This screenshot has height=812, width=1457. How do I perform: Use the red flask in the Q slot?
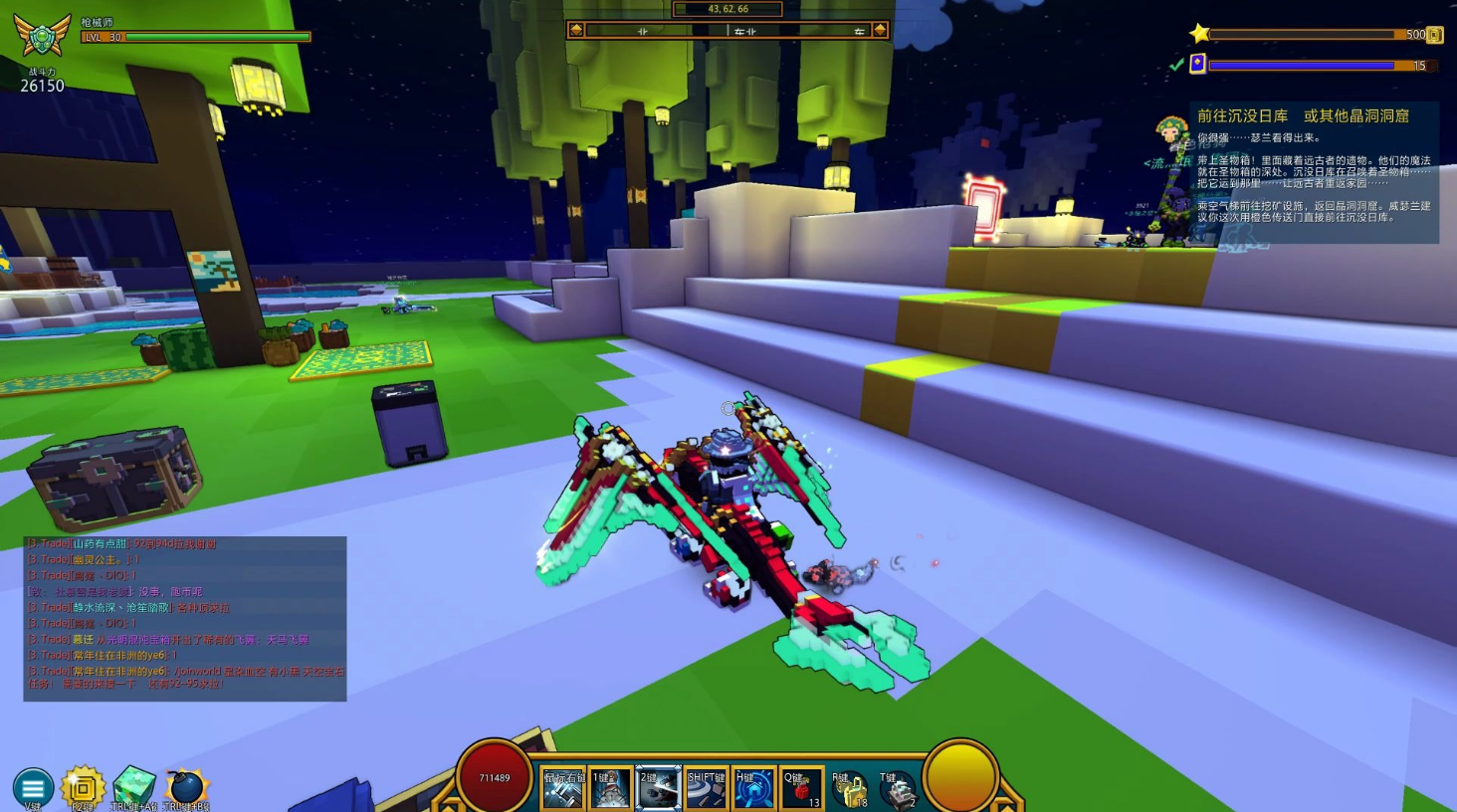801,788
